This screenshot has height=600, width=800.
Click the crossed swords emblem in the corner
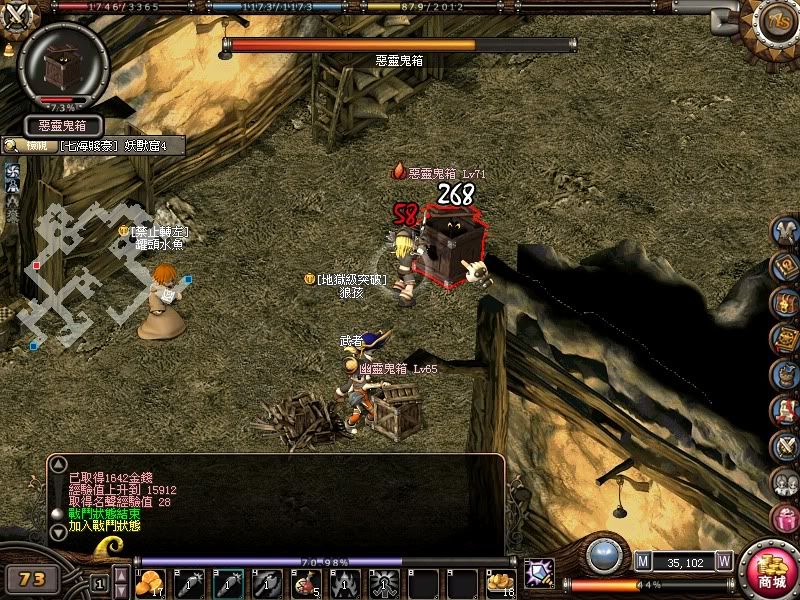pyautogui.click(x=17, y=17)
